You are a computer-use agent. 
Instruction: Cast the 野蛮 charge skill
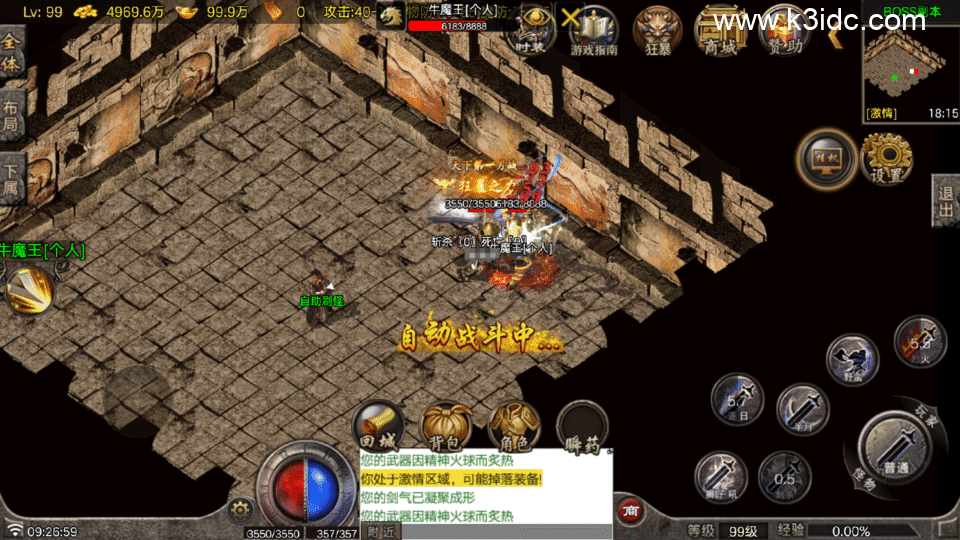[x=852, y=360]
